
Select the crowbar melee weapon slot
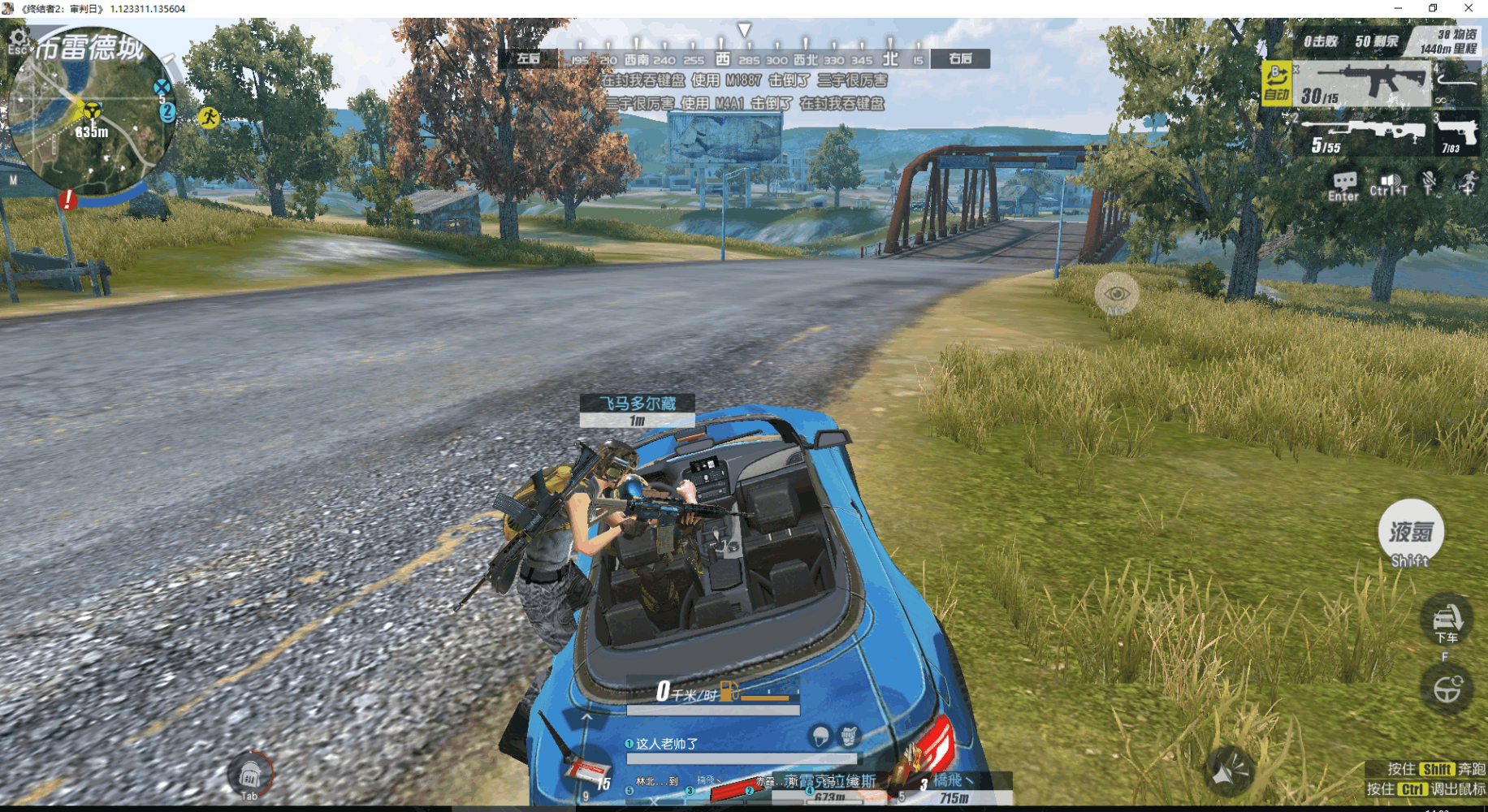tap(1457, 81)
